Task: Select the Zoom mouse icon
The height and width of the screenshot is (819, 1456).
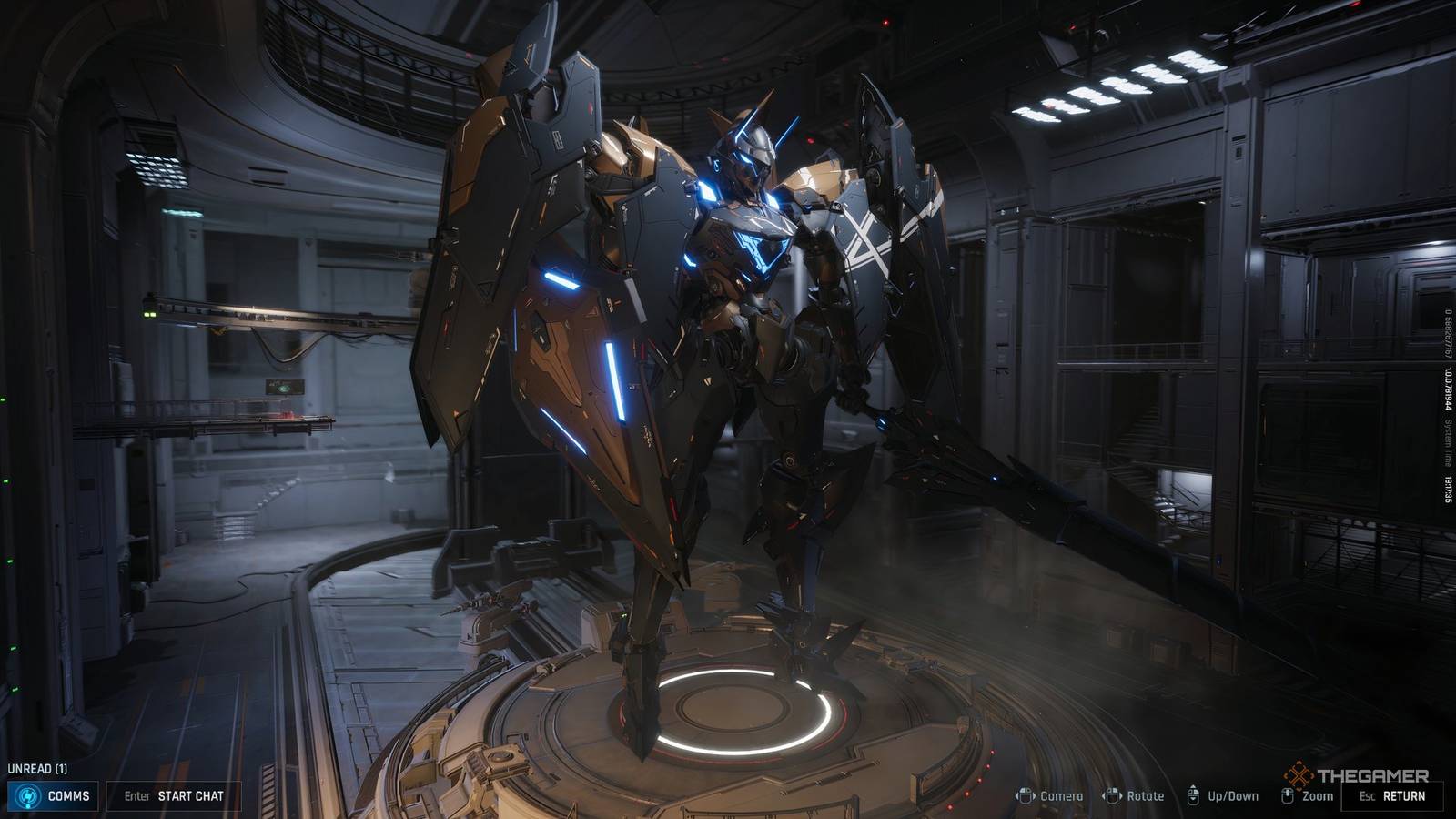Action: (x=1286, y=794)
